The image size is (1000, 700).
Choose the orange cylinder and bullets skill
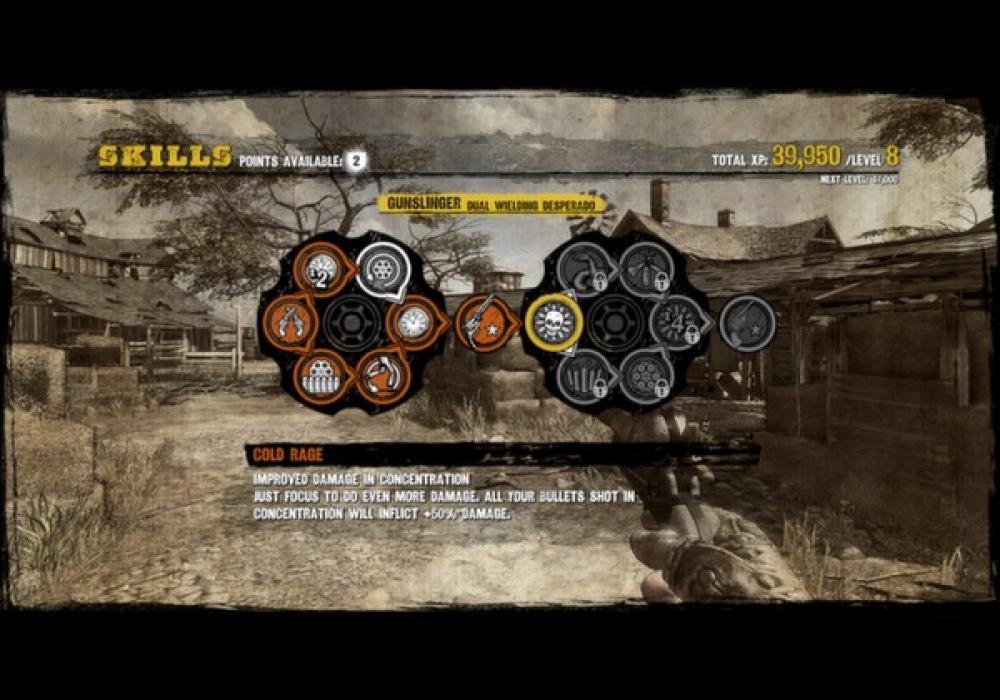(322, 377)
